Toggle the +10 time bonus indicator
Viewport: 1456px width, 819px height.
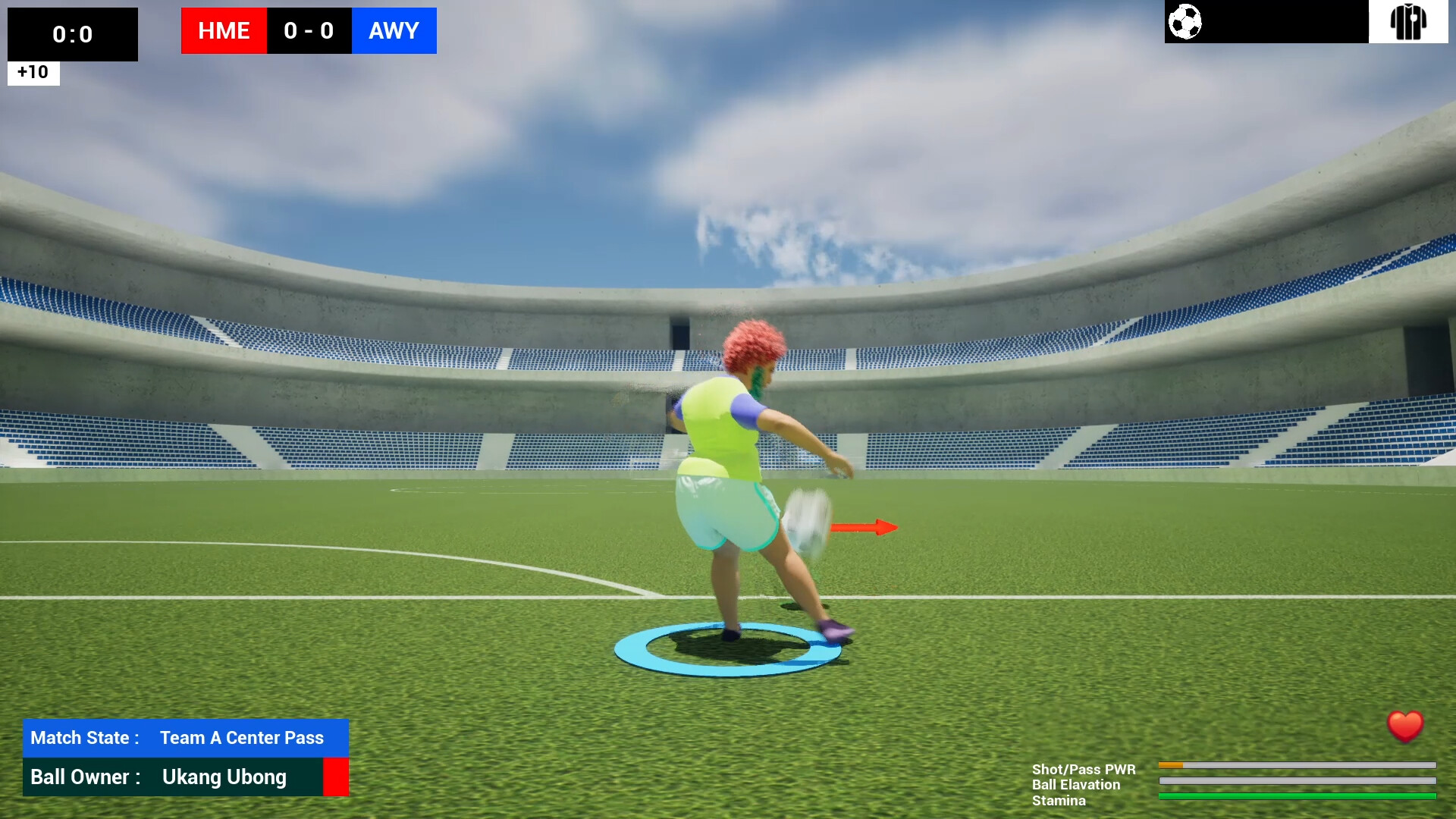click(33, 73)
